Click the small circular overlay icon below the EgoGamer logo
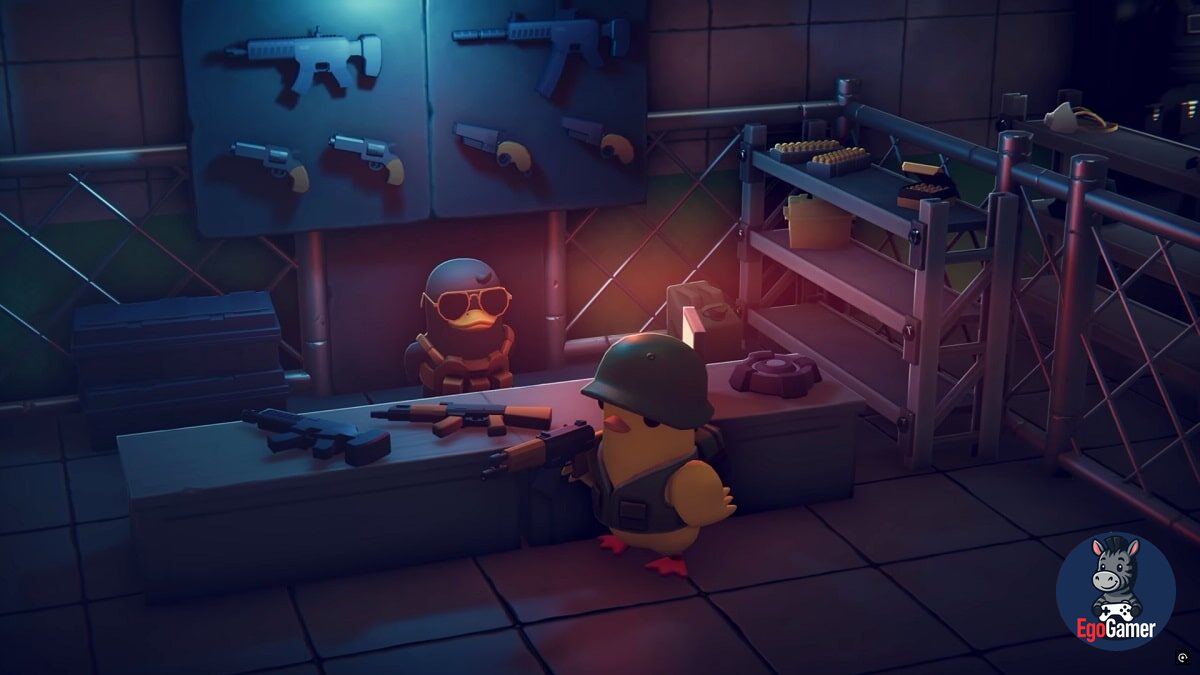The height and width of the screenshot is (675, 1200). pos(1182,658)
